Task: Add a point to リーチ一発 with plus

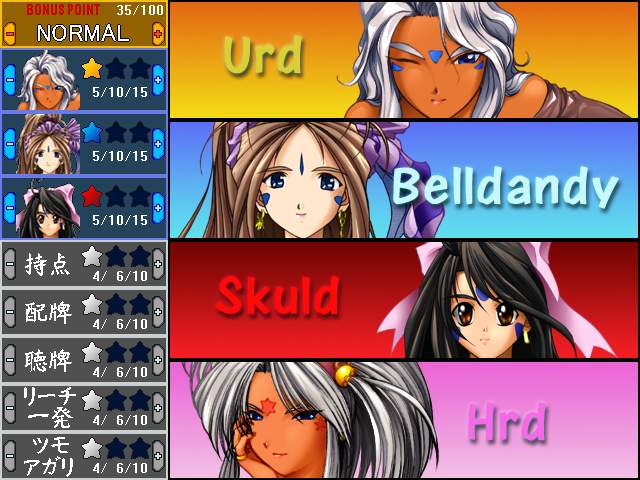Action: (x=158, y=407)
